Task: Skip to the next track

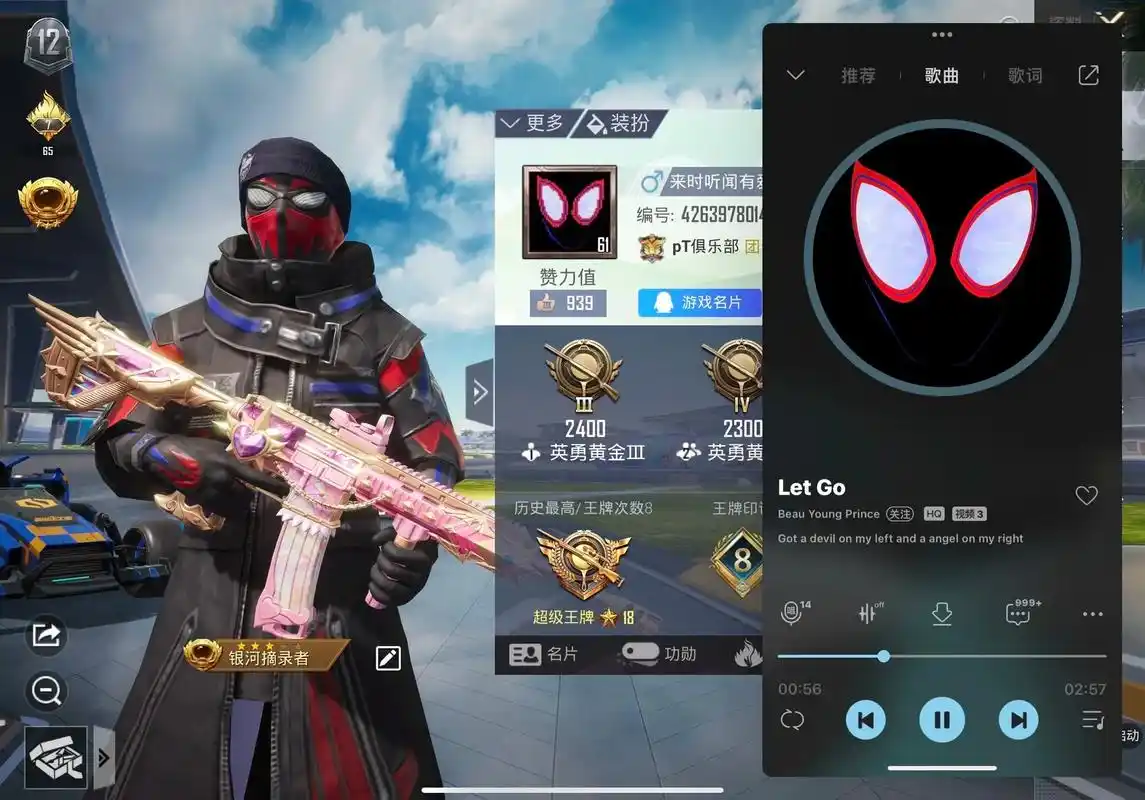Action: [x=1018, y=719]
